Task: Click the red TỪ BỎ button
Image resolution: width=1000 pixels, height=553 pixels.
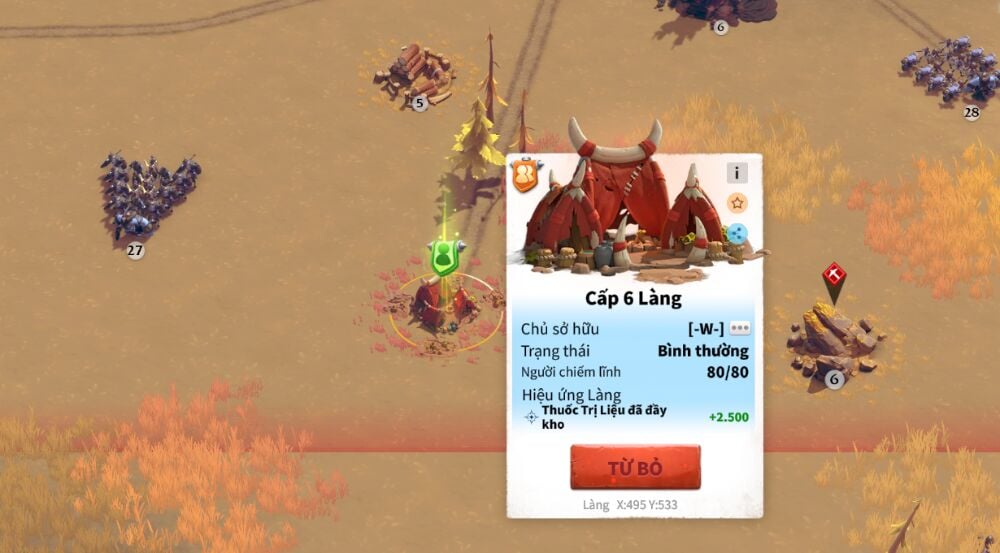Action: point(635,467)
